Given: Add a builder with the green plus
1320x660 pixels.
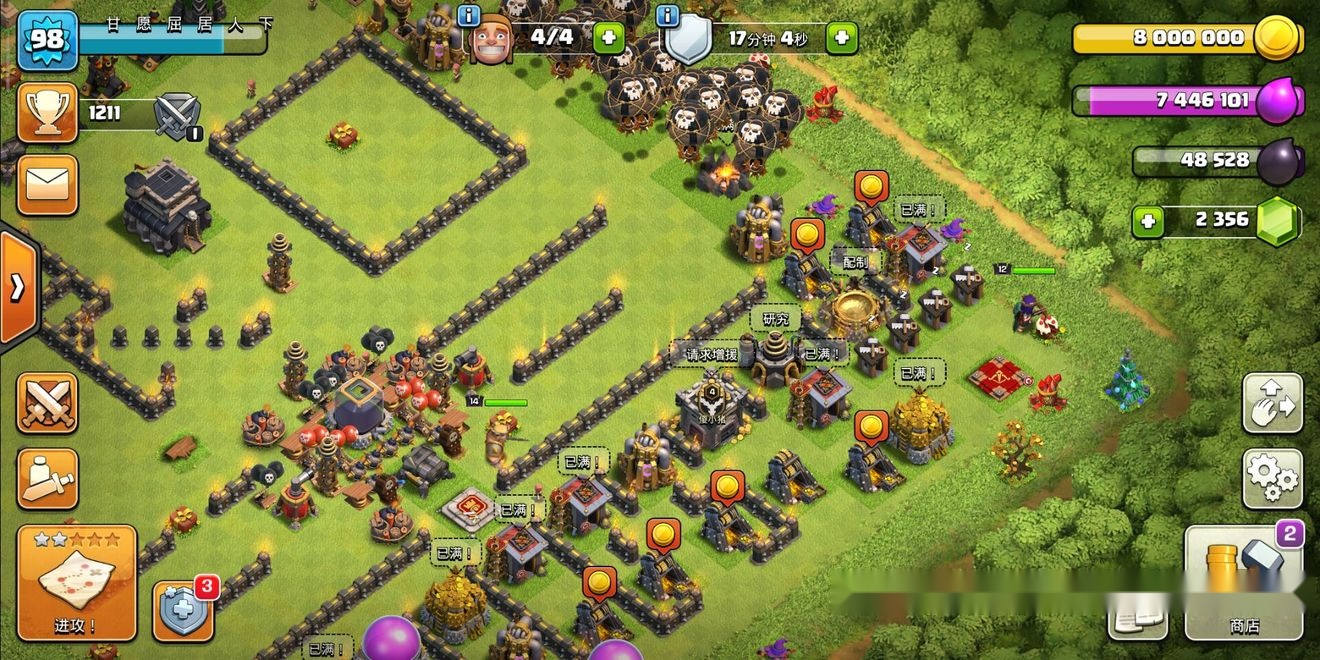Looking at the screenshot, I should point(608,39).
